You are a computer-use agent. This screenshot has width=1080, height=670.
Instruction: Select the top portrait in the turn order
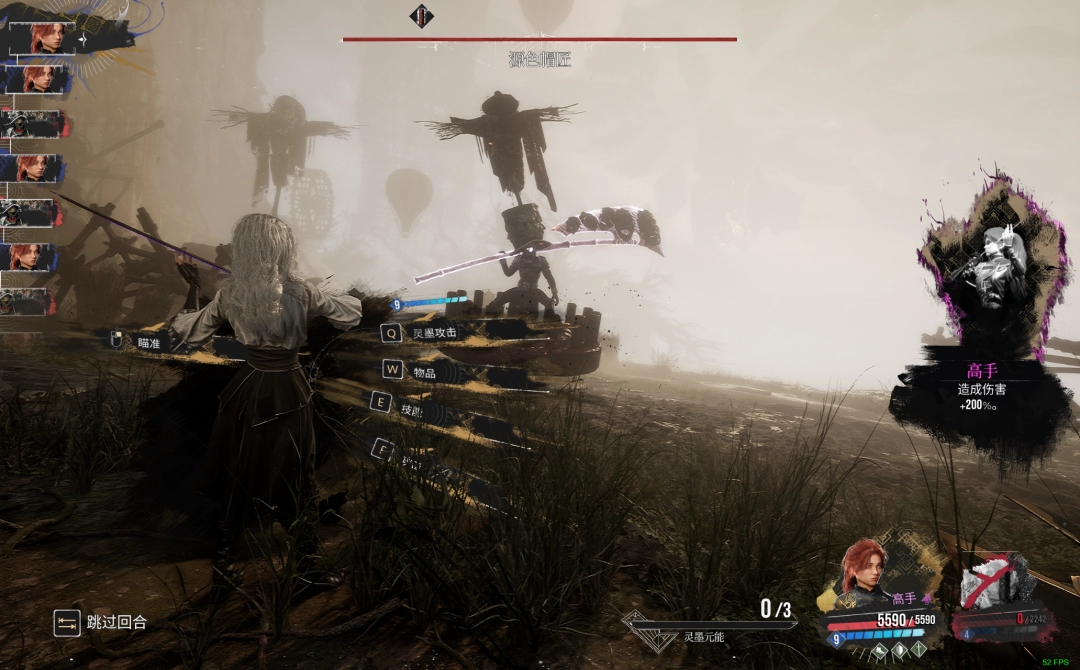(x=45, y=39)
